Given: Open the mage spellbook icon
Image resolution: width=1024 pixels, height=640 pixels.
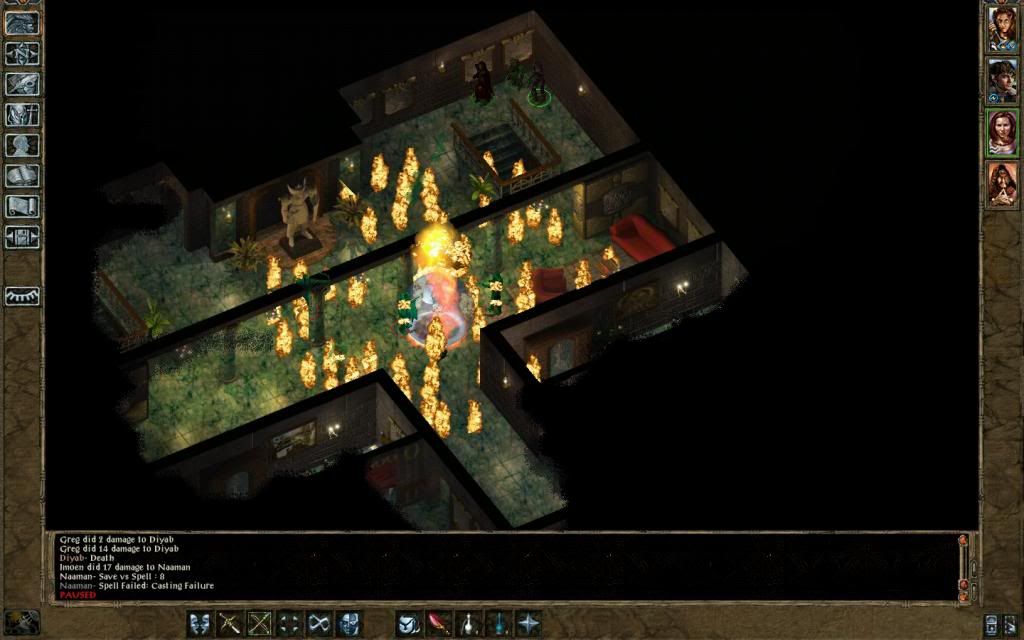Looking at the screenshot, I should [22, 176].
